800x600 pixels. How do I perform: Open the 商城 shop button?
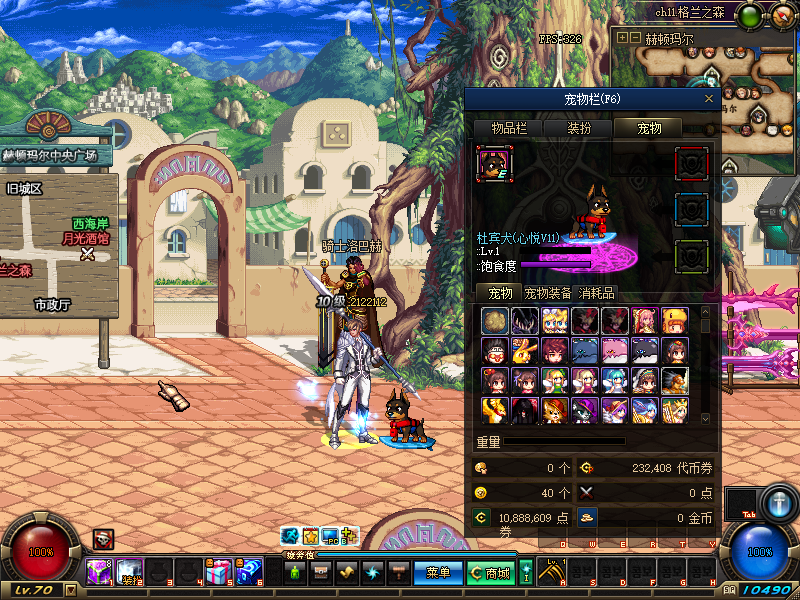pyautogui.click(x=490, y=573)
